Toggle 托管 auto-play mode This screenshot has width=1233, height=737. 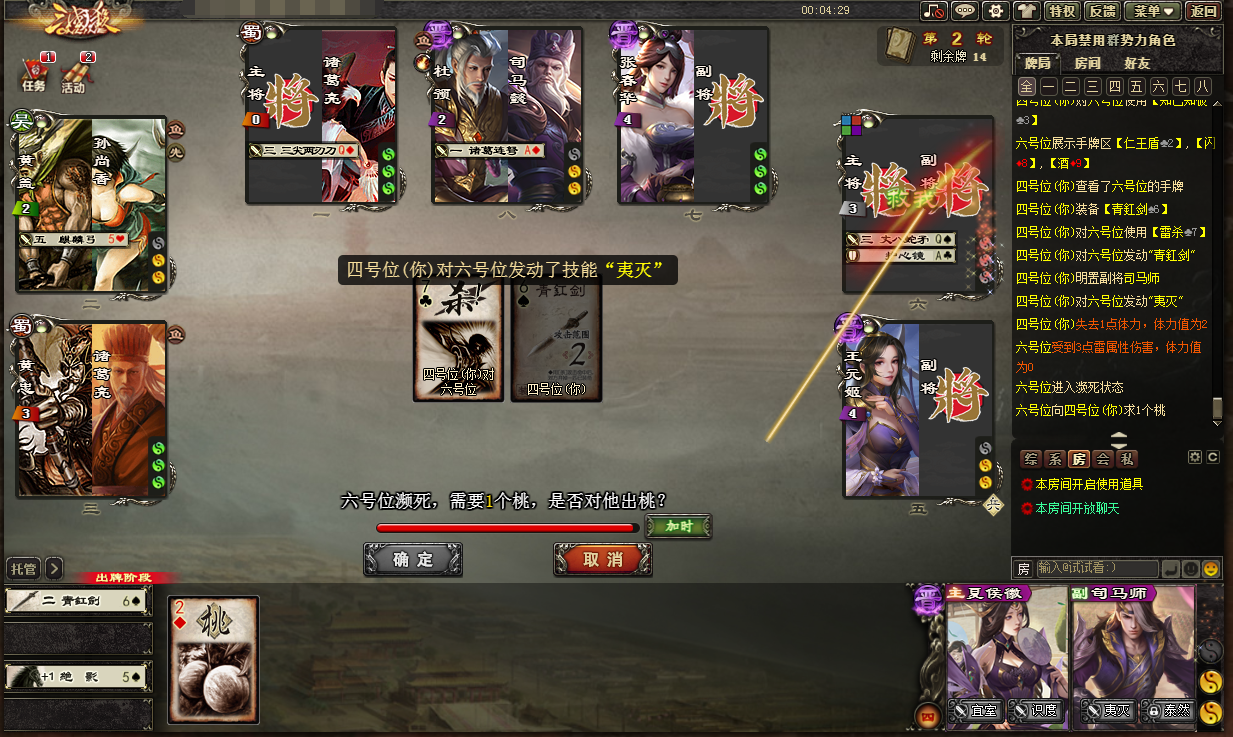click(x=23, y=568)
